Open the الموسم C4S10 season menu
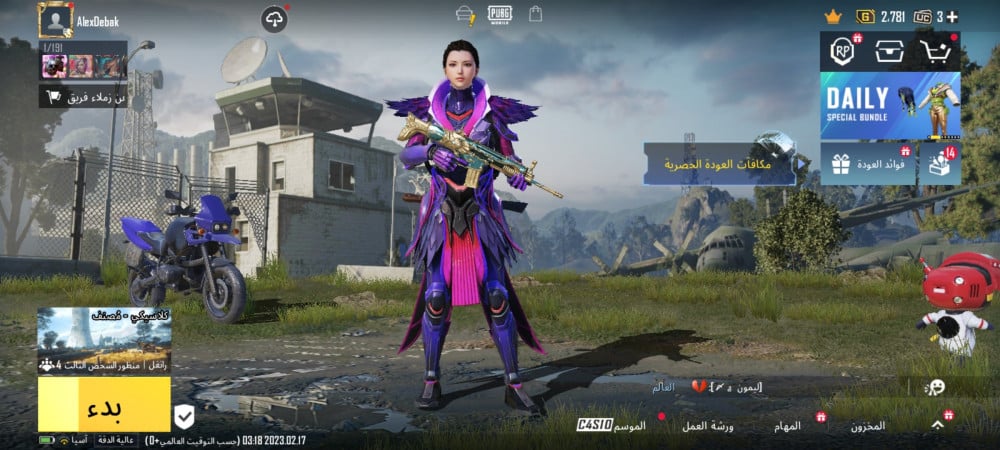 pyautogui.click(x=612, y=425)
